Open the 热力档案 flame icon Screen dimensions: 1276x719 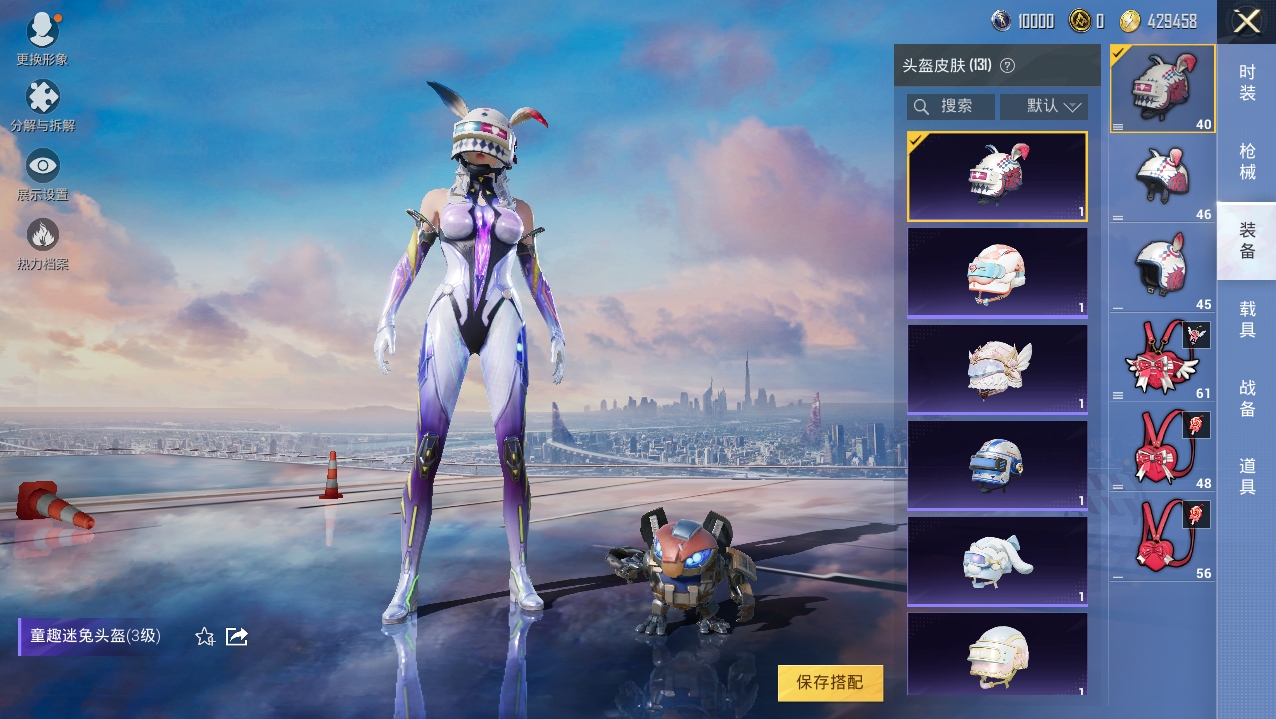[x=42, y=243]
